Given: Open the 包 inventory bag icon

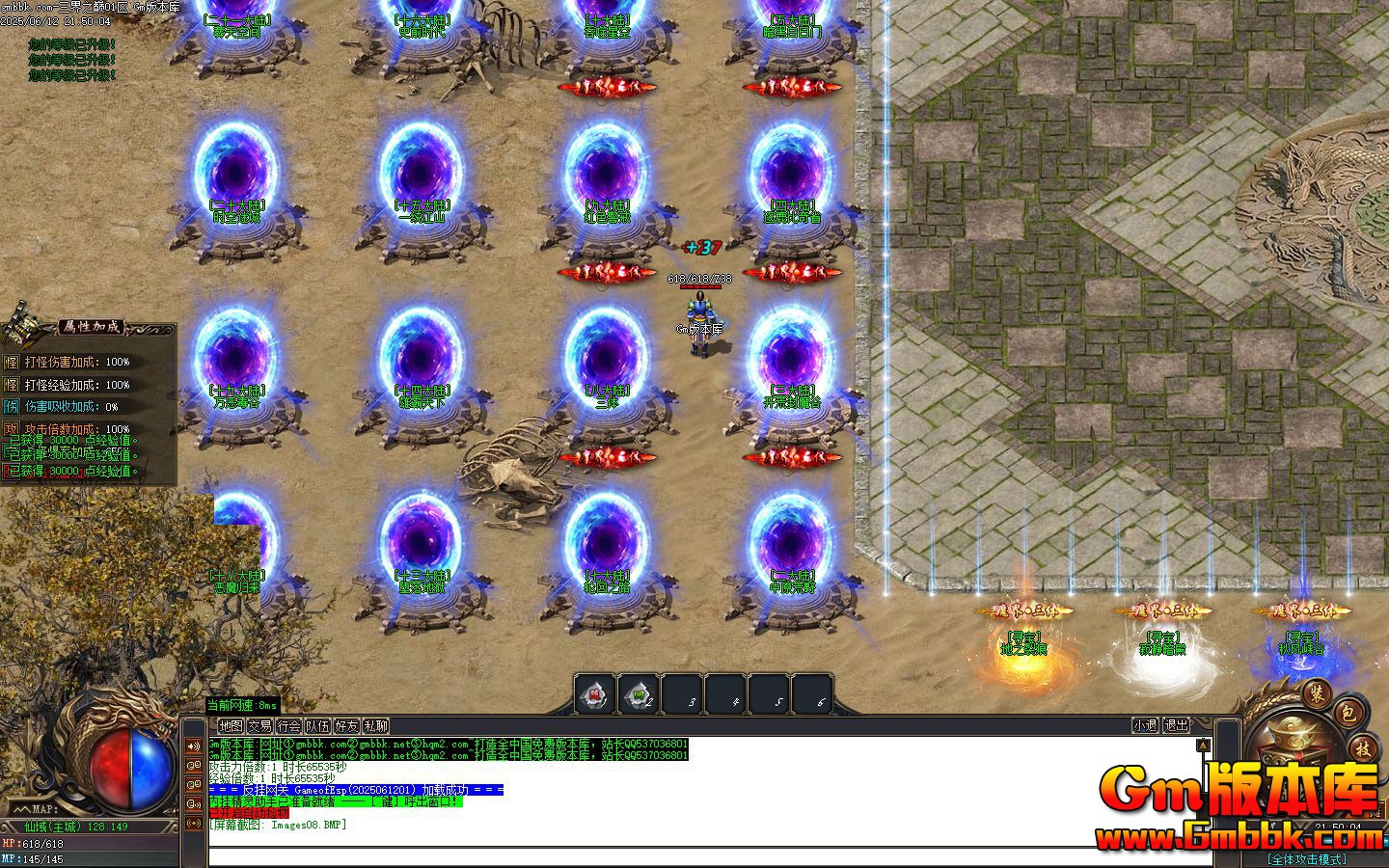Looking at the screenshot, I should (1348, 714).
